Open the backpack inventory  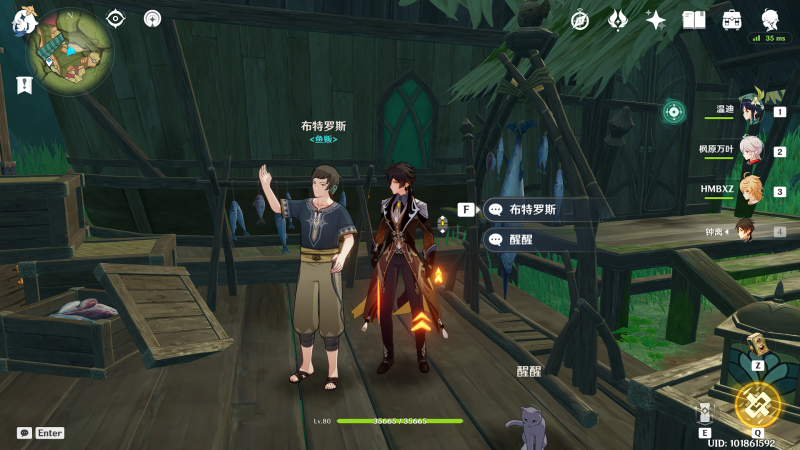pos(732,20)
